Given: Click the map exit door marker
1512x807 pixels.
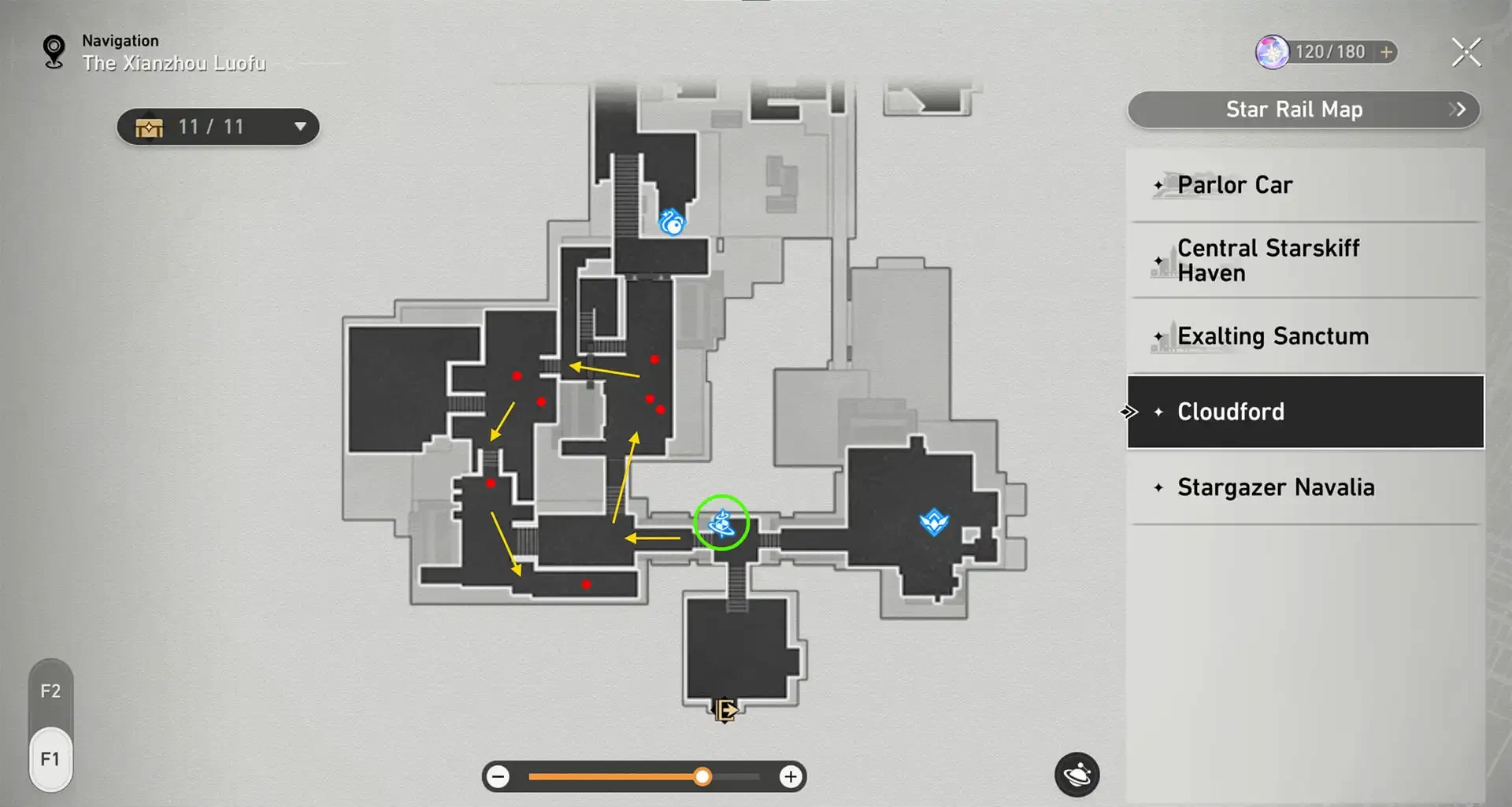Looking at the screenshot, I should 724,710.
